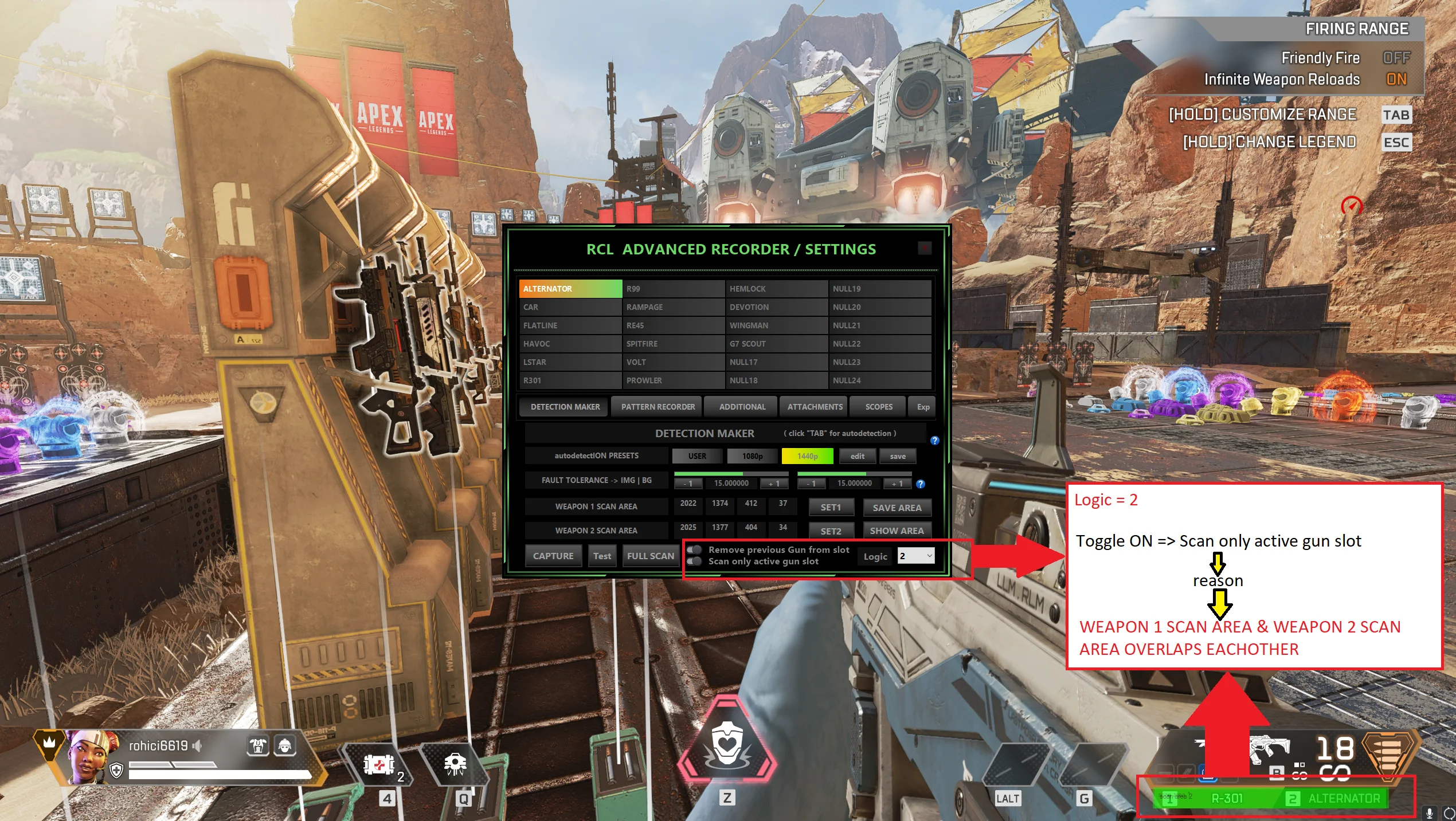Viewport: 1456px width, 821px height.
Task: Activate the care package ultimate icon
Action: (x=727, y=745)
